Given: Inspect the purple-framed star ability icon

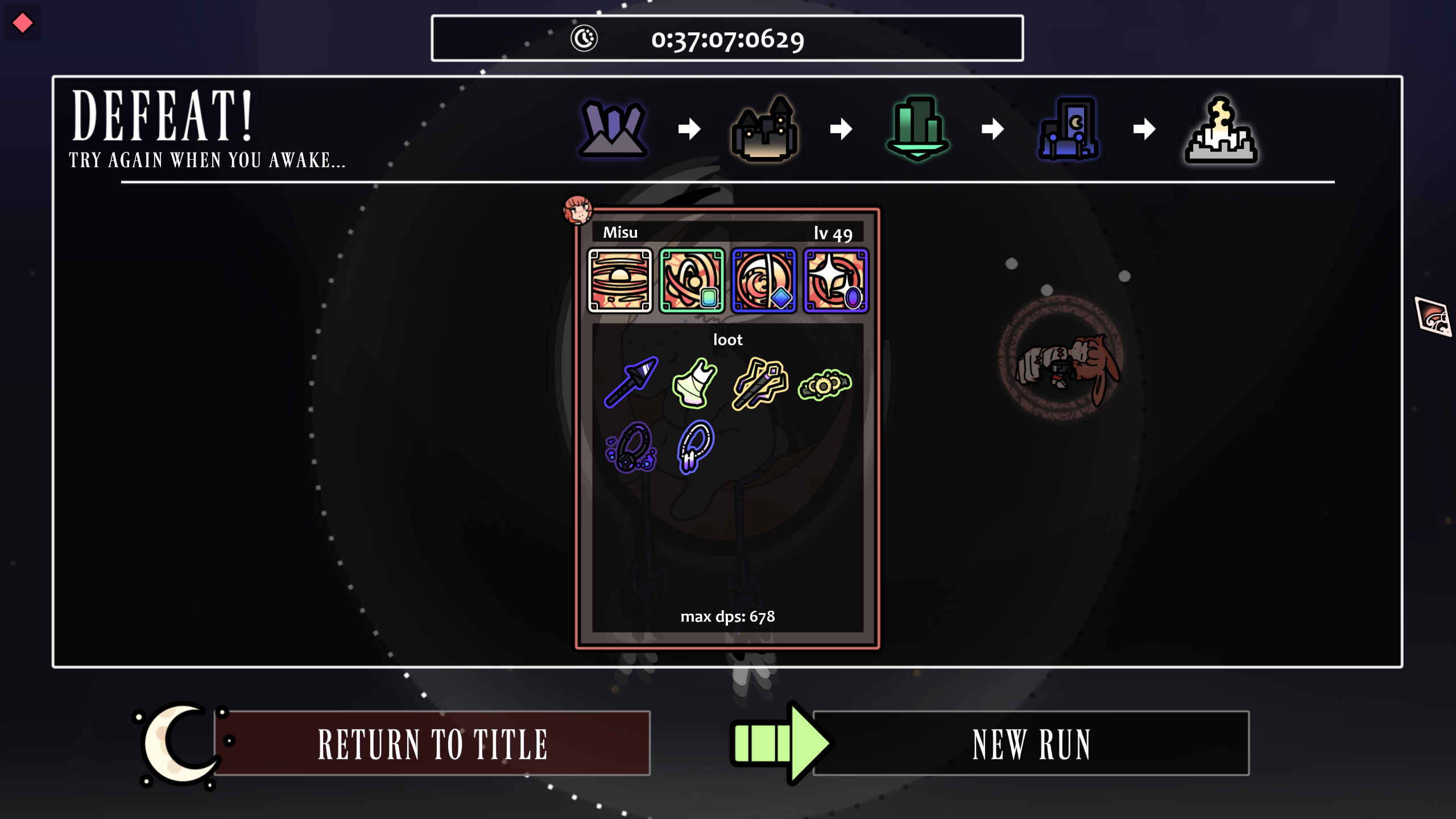Looking at the screenshot, I should click(x=835, y=280).
